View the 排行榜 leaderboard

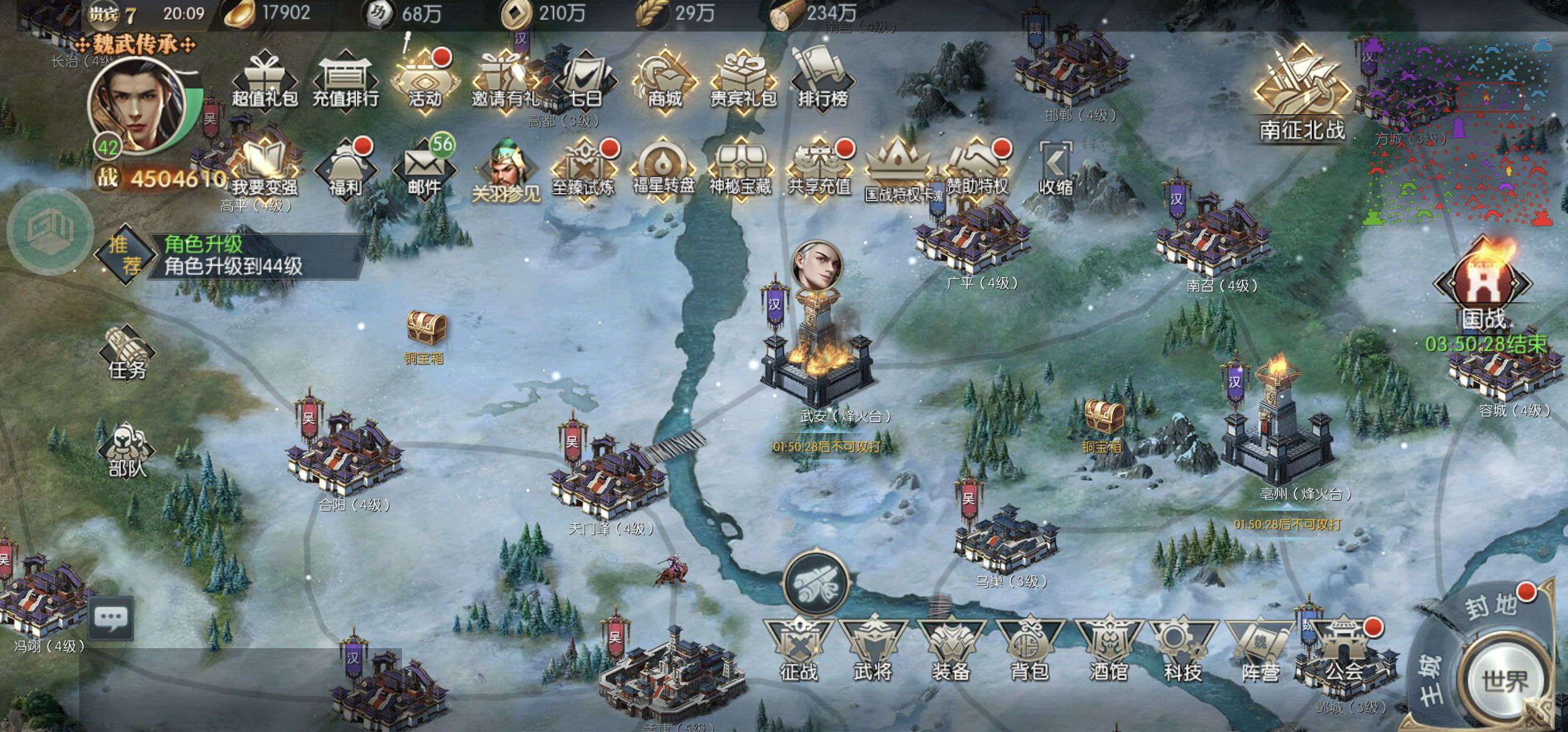coord(822,80)
